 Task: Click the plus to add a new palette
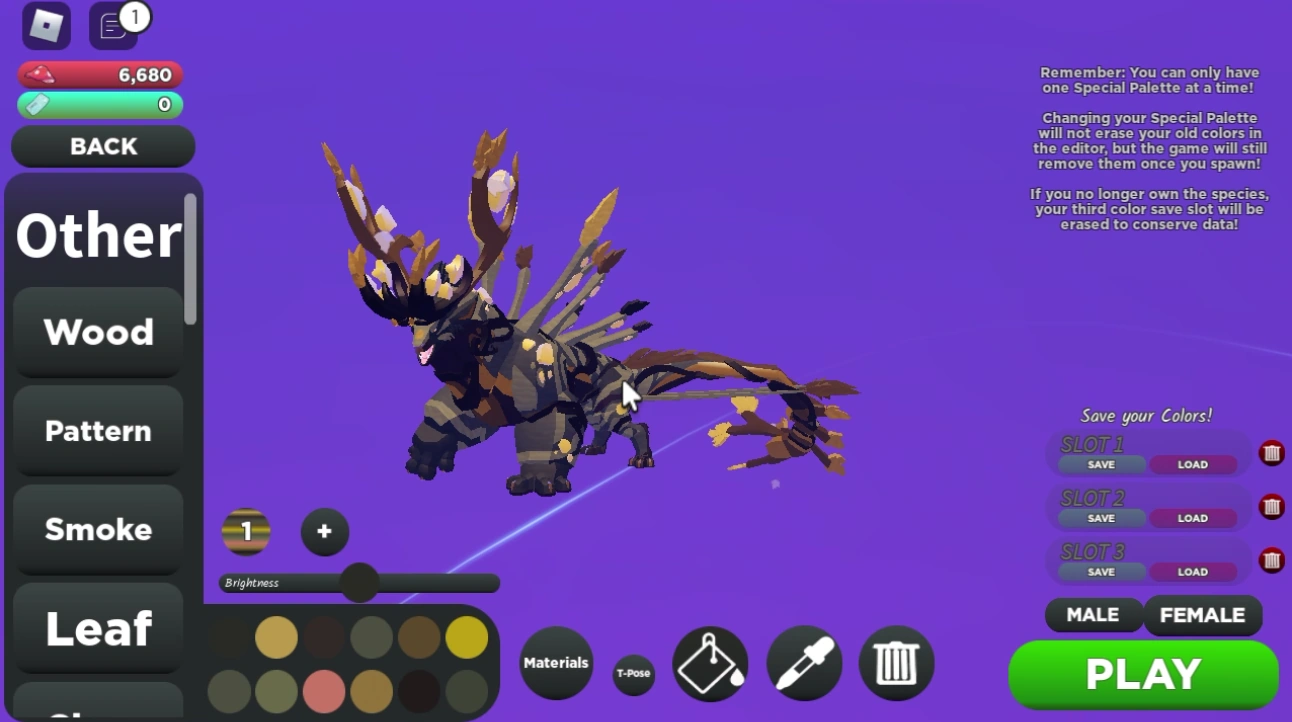324,532
